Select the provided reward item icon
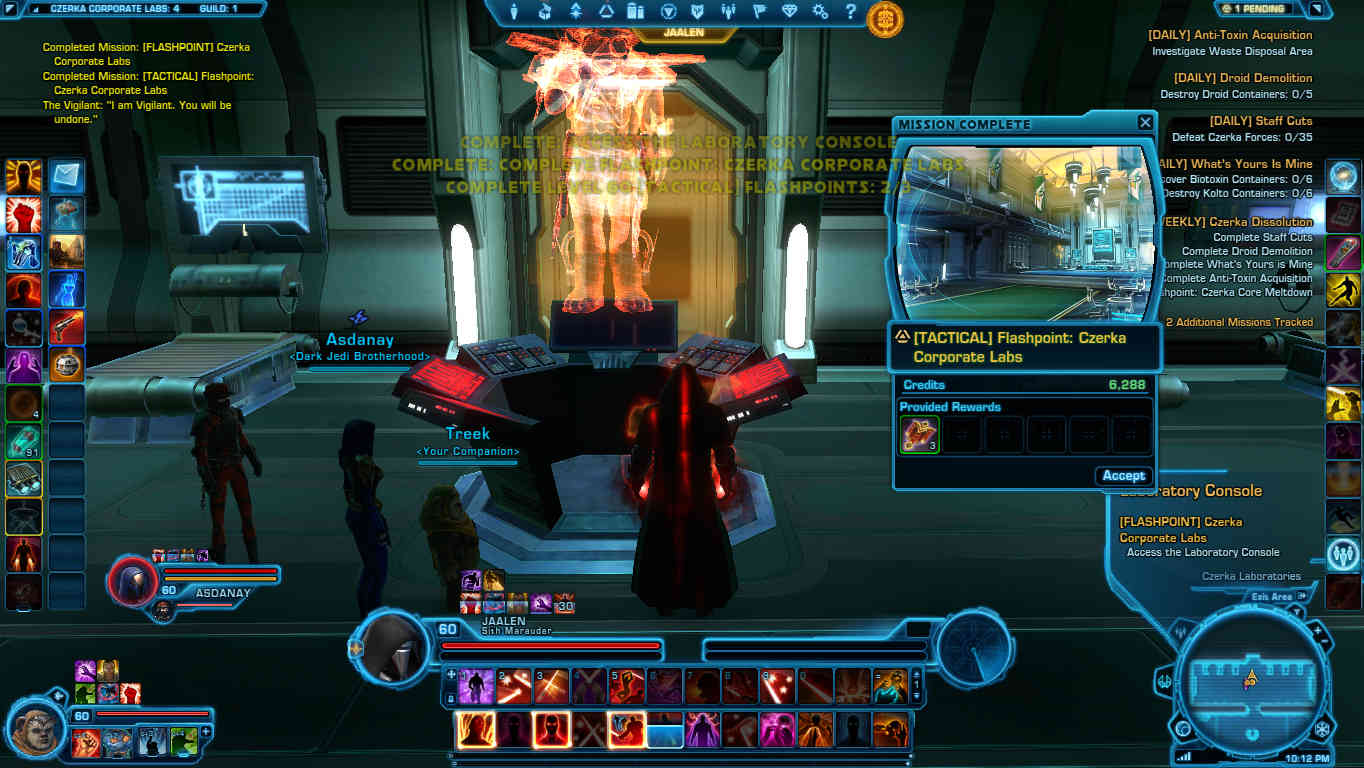The height and width of the screenshot is (768, 1364). [x=919, y=435]
